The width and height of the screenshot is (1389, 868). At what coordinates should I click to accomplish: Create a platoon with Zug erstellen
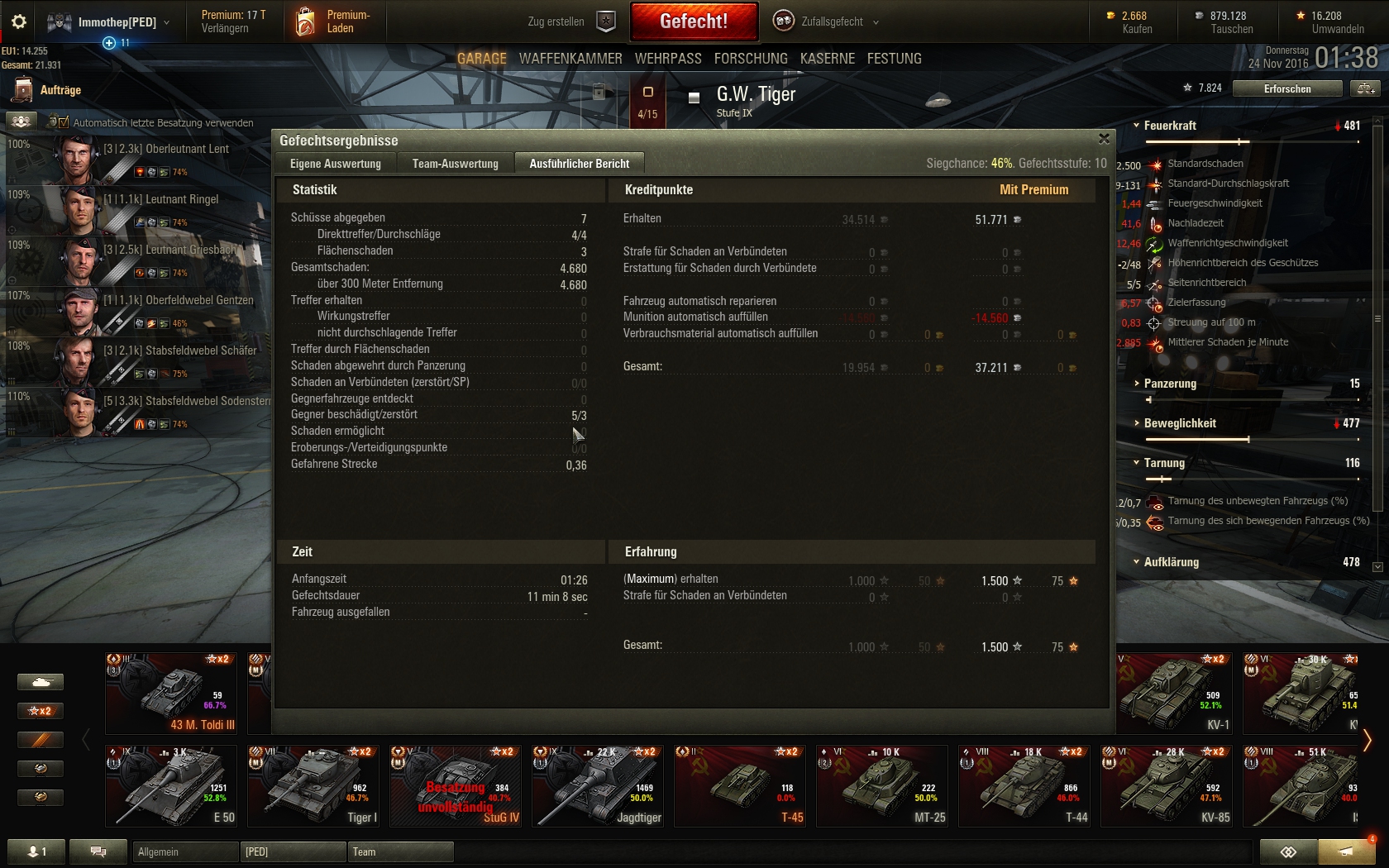[x=570, y=21]
